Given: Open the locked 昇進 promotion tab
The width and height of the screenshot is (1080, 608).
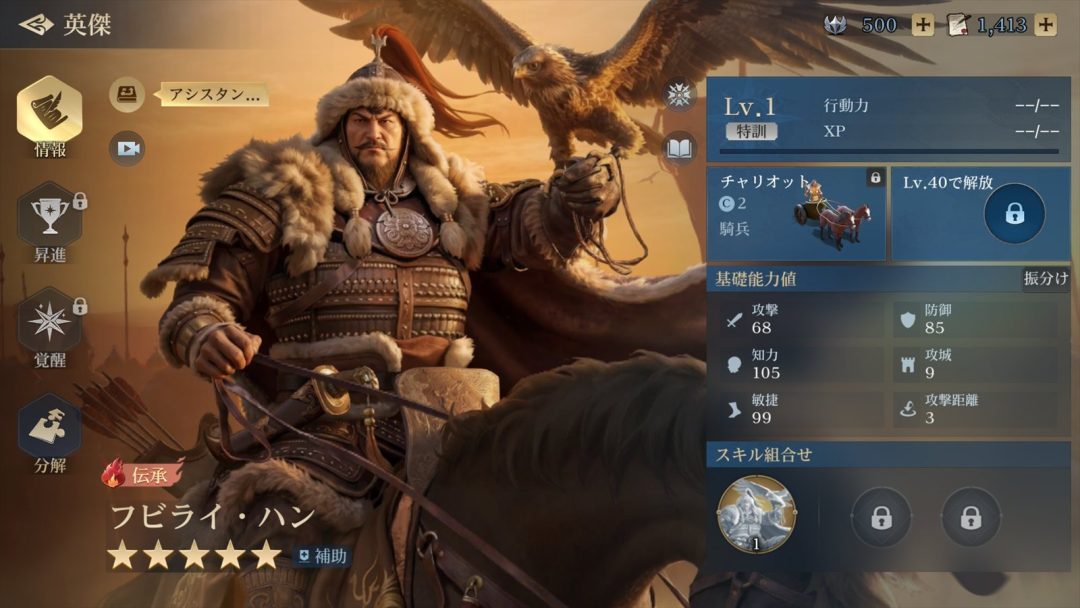Looking at the screenshot, I should (x=49, y=220).
